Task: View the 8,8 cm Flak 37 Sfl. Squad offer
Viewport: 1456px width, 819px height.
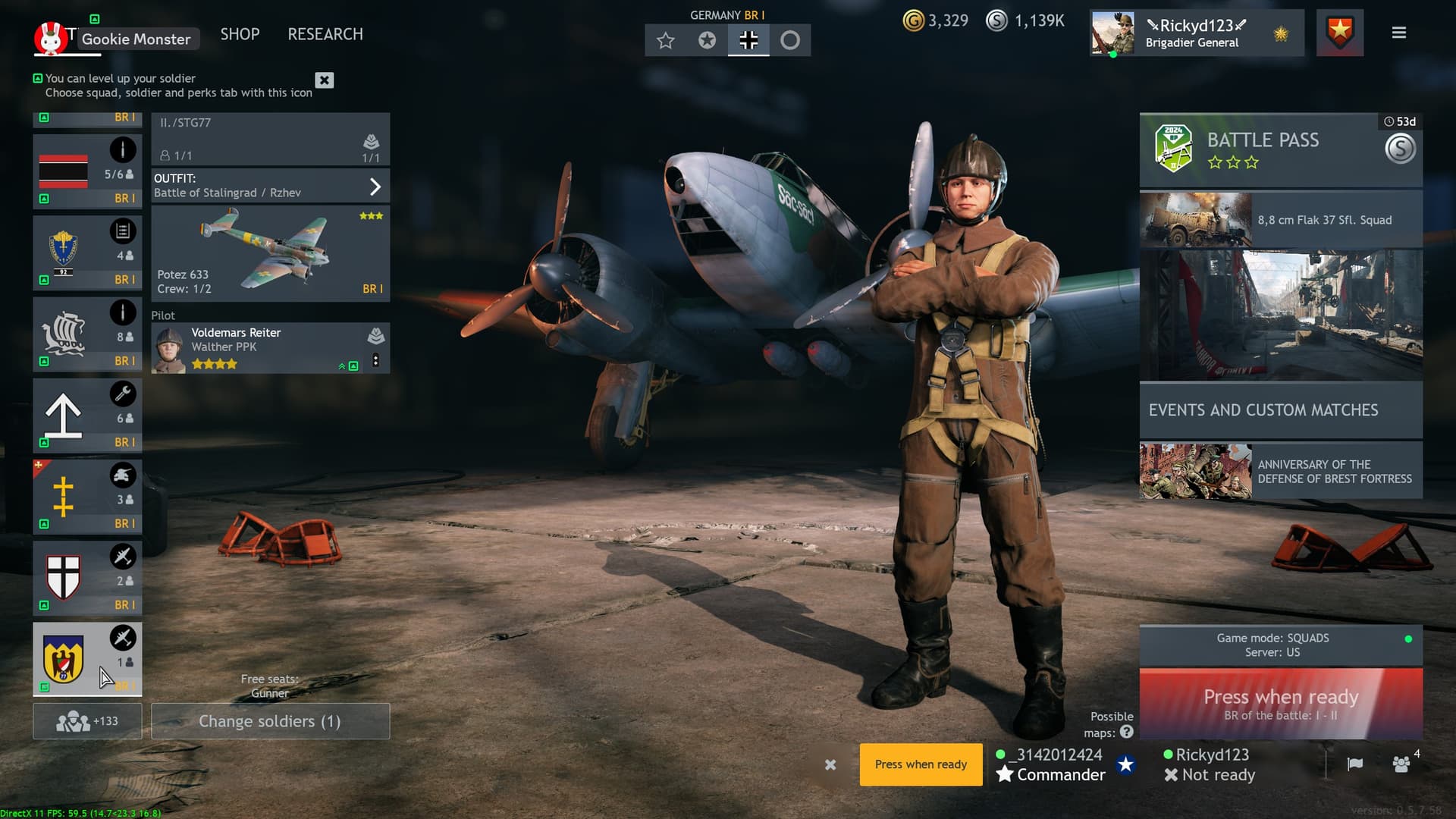Action: click(x=1280, y=220)
